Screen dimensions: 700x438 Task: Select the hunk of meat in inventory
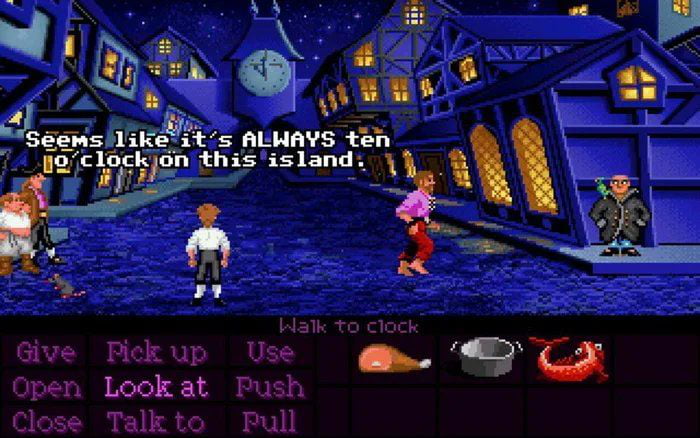click(394, 357)
